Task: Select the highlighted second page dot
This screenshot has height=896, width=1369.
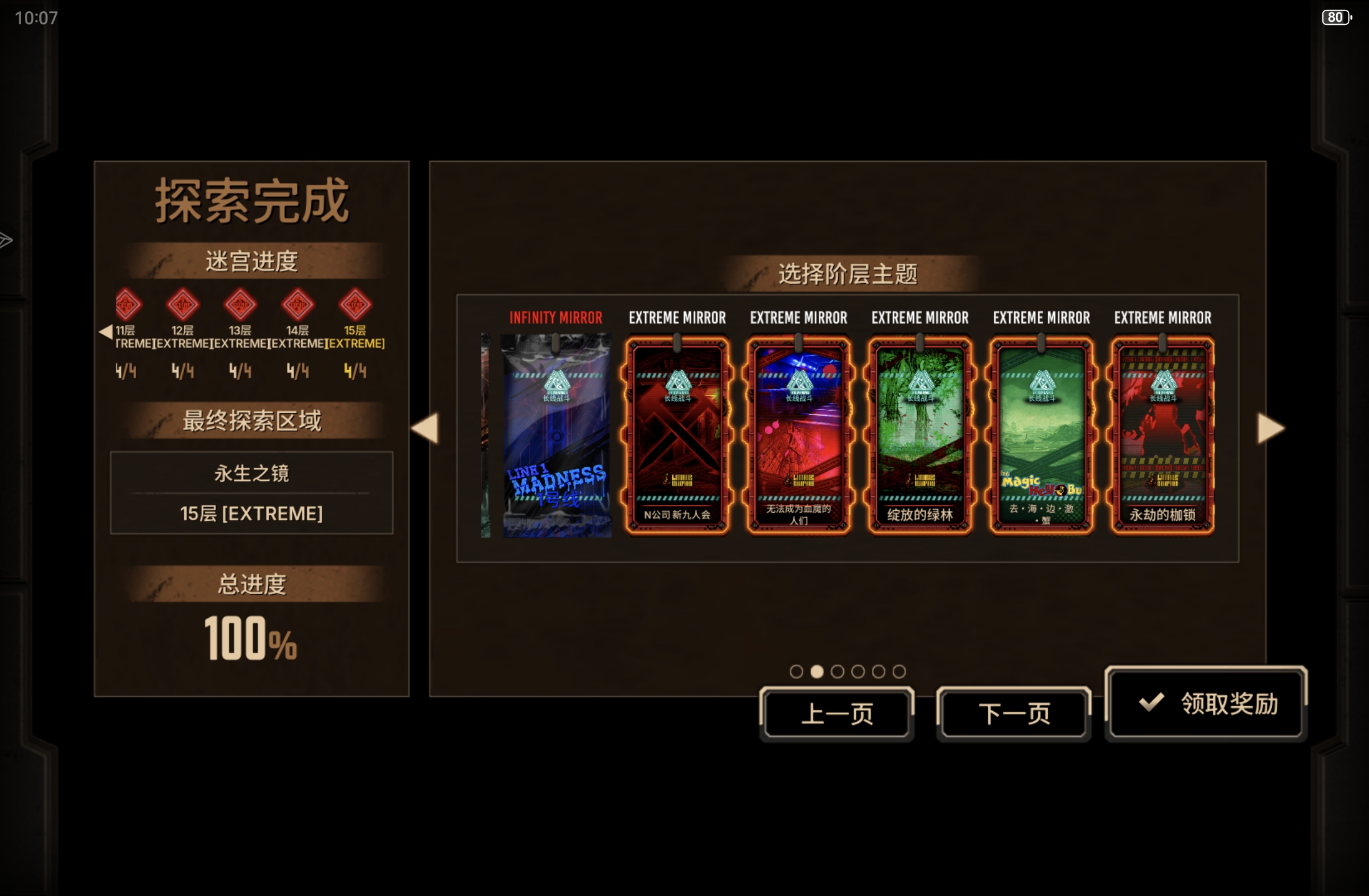Action: (x=818, y=671)
